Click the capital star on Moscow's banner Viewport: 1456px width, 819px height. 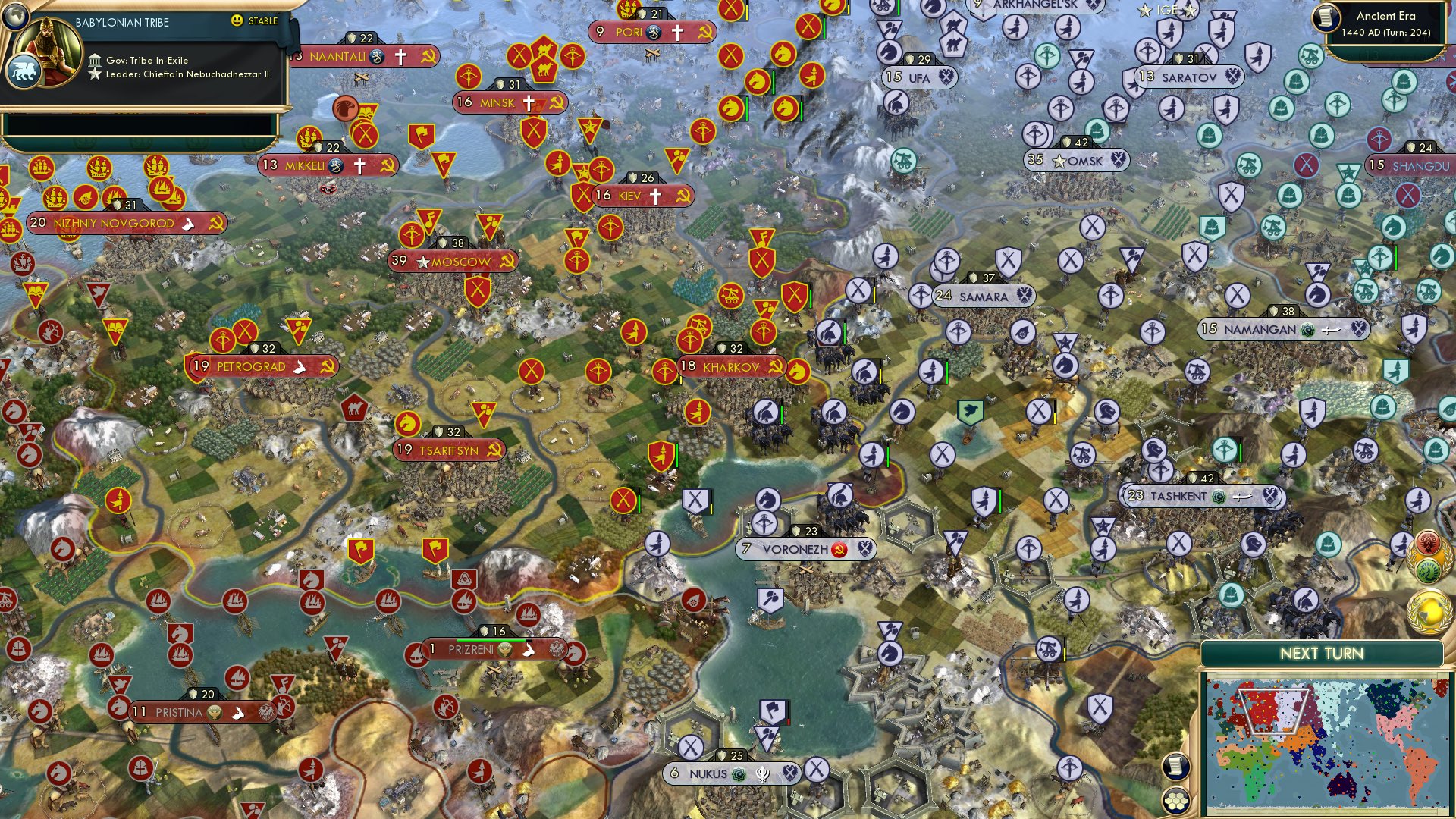coord(423,262)
